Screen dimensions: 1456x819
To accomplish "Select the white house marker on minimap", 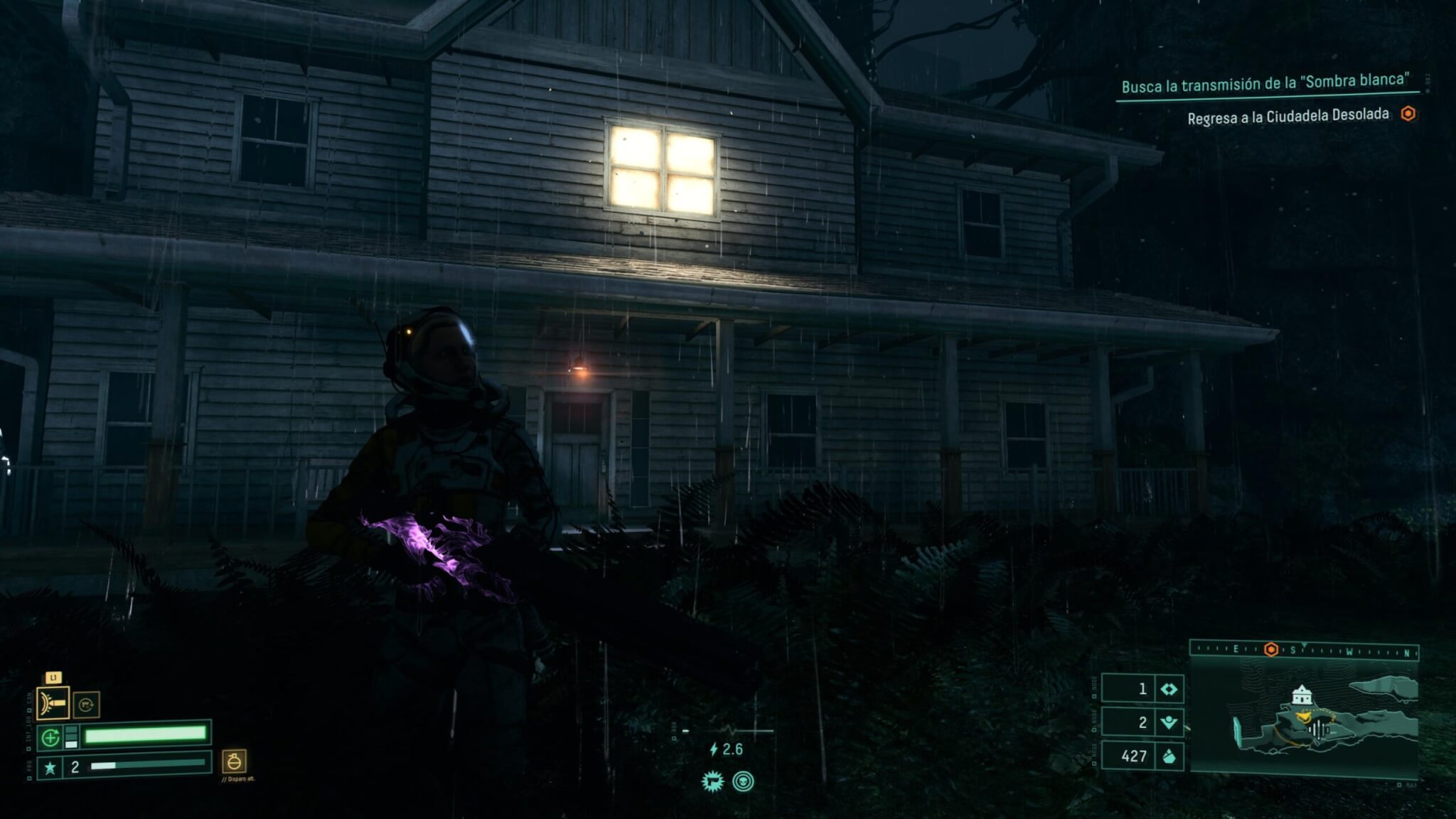I will [x=1301, y=694].
